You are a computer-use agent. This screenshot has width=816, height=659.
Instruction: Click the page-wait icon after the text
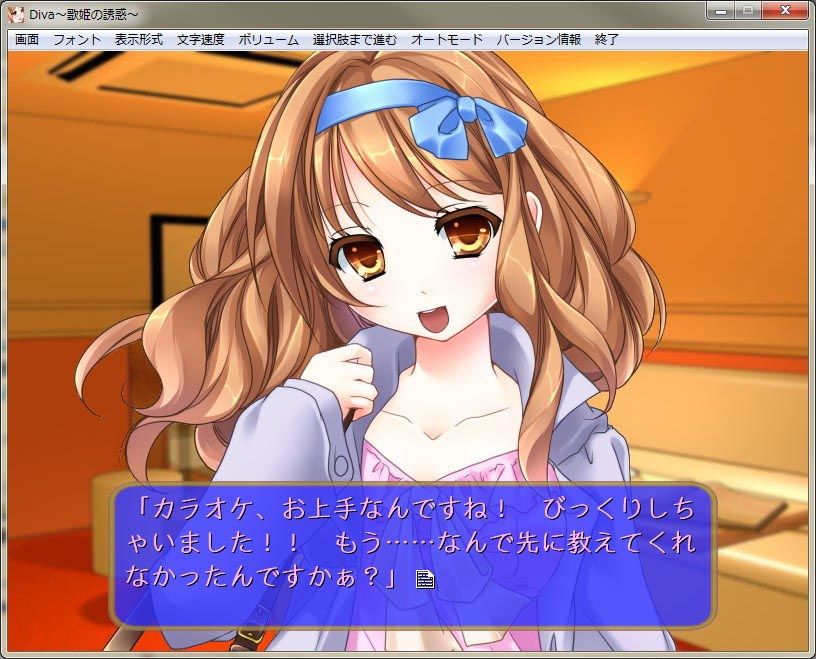click(425, 579)
